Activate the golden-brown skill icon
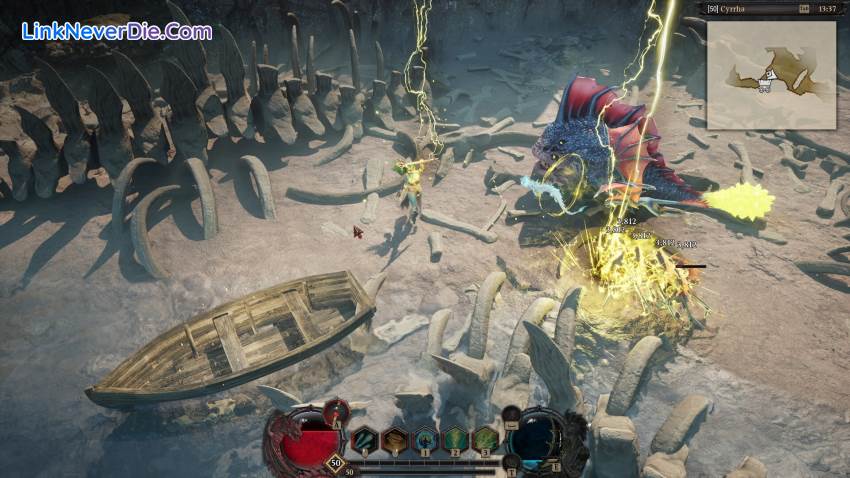This screenshot has height=478, width=850. (x=396, y=440)
